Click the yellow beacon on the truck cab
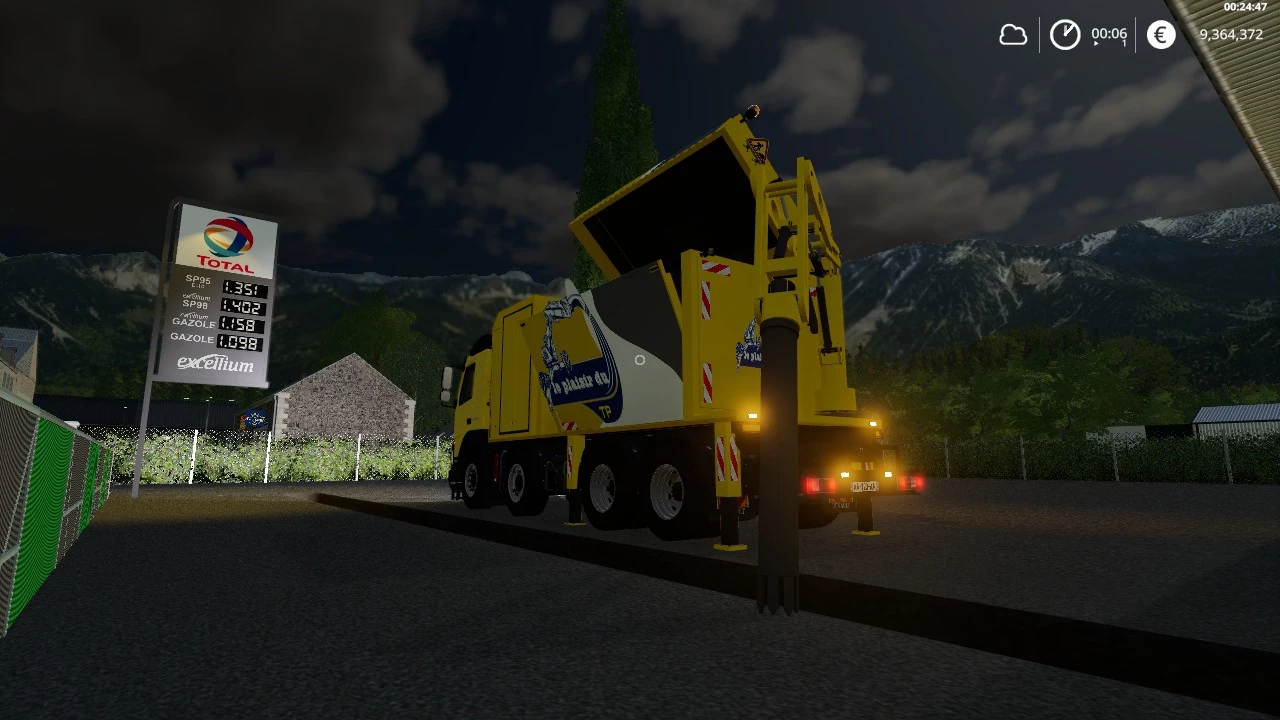 tap(752, 110)
